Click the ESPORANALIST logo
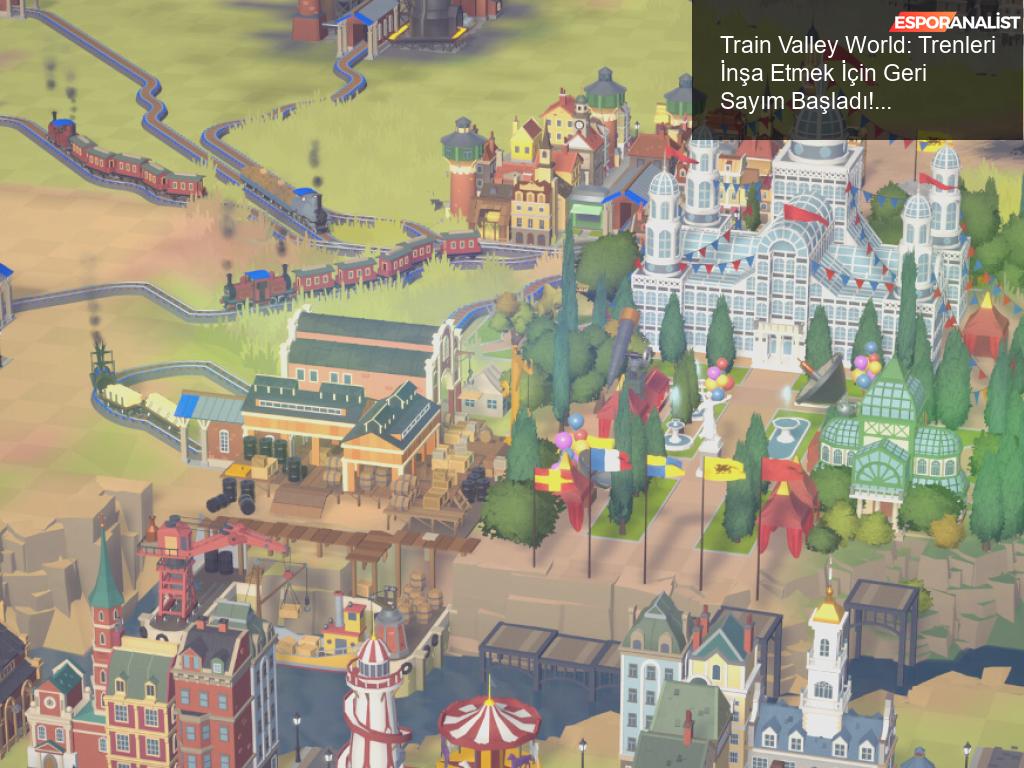 955,23
